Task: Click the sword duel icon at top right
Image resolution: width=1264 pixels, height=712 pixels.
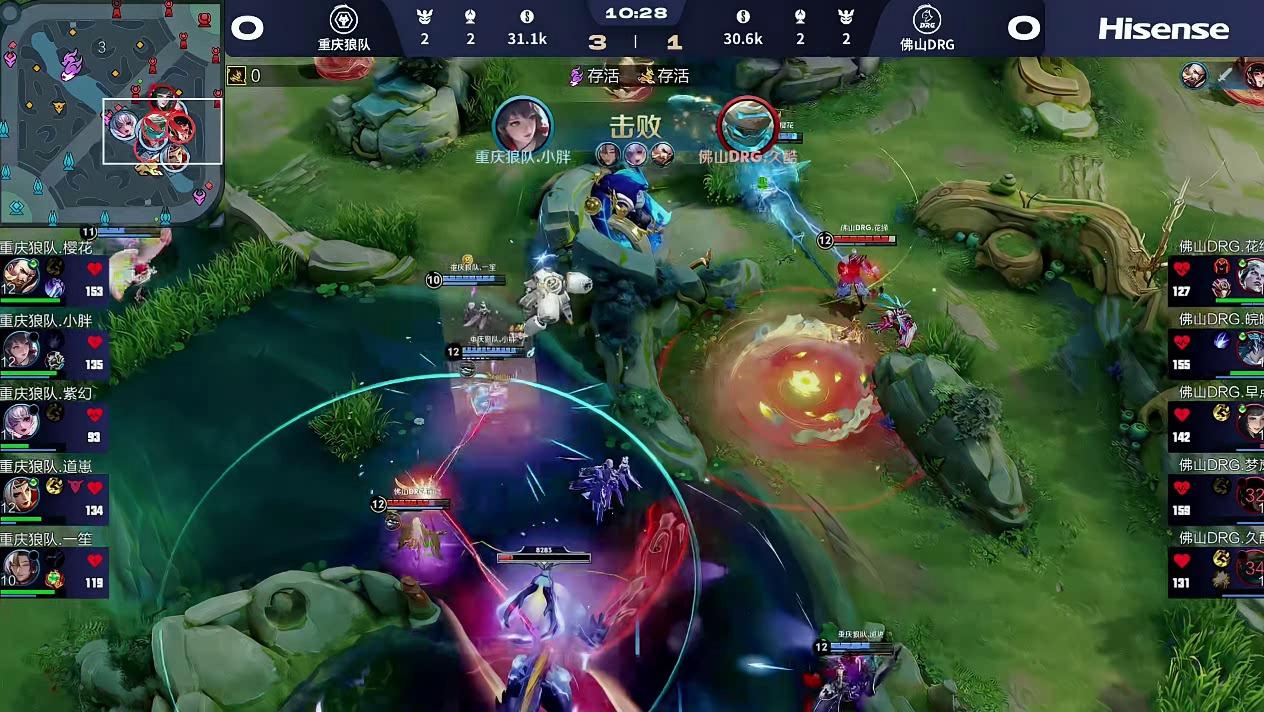Action: point(1224,76)
